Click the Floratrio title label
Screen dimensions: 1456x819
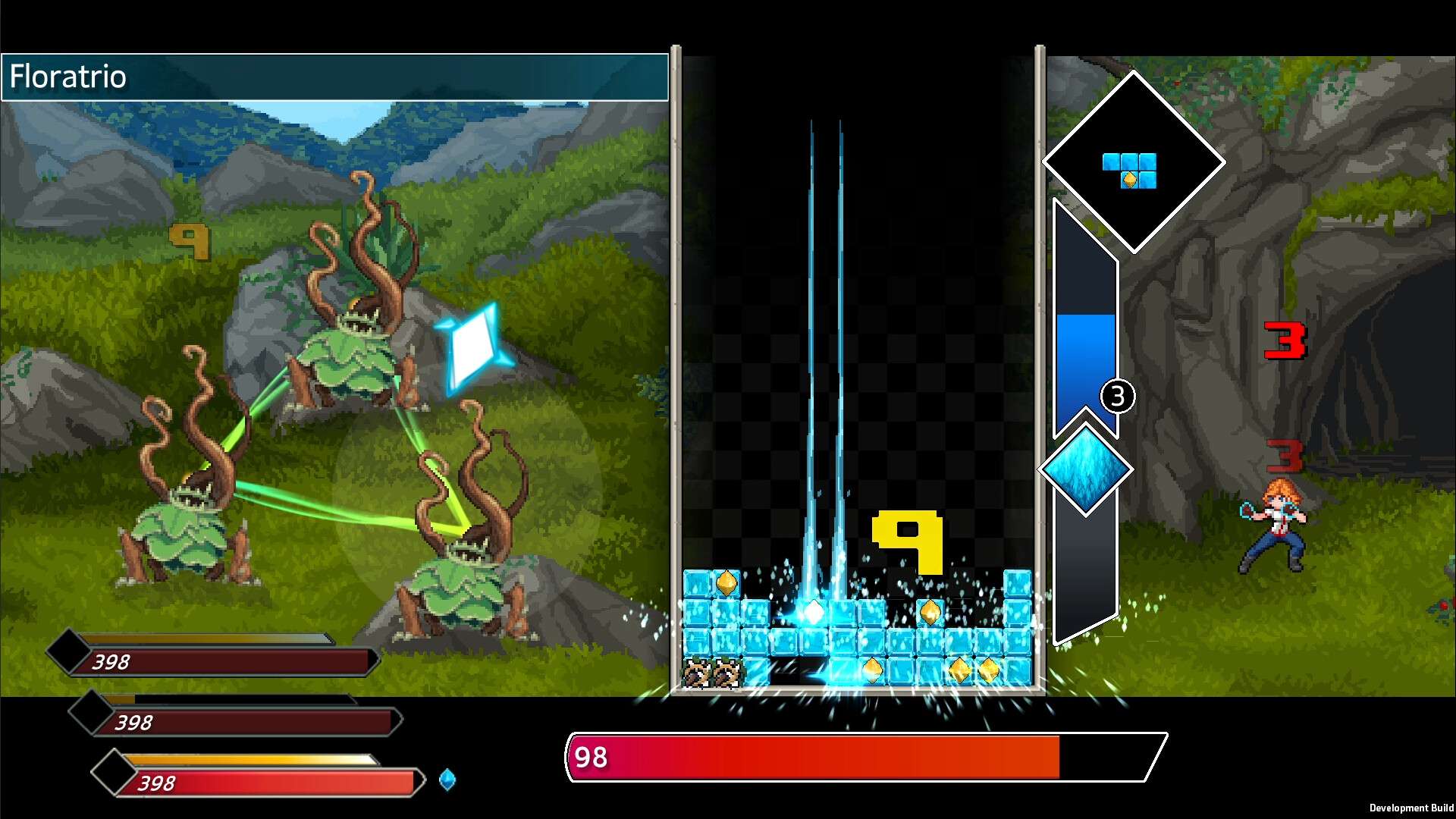[x=68, y=76]
